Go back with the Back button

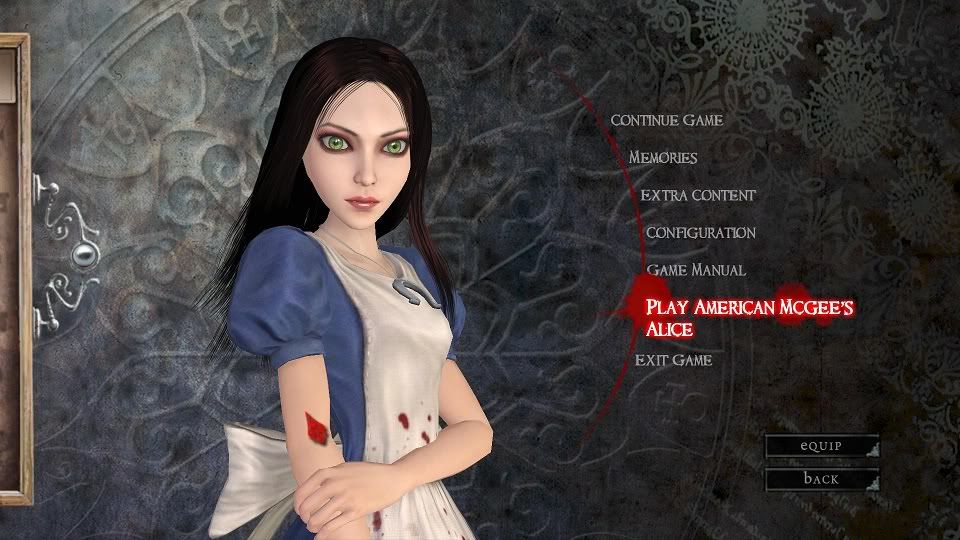(x=822, y=479)
